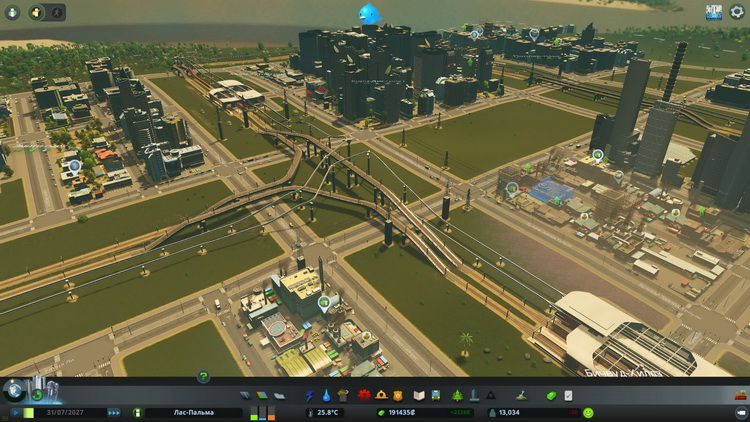Screen dimensions: 750x422
Task: Open the gear options menu
Action: tap(737, 12)
